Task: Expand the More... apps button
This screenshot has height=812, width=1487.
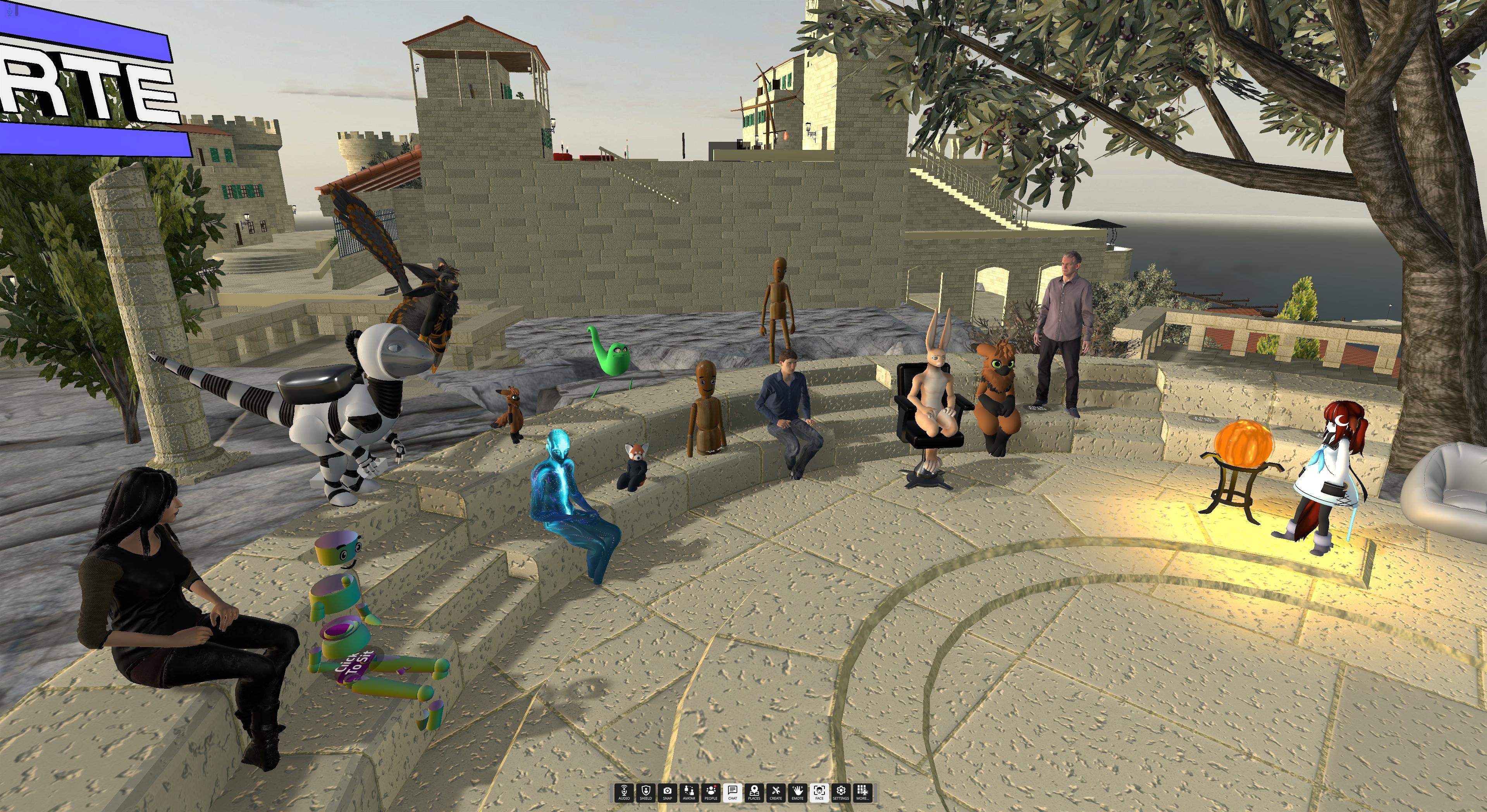Action: click(x=862, y=792)
